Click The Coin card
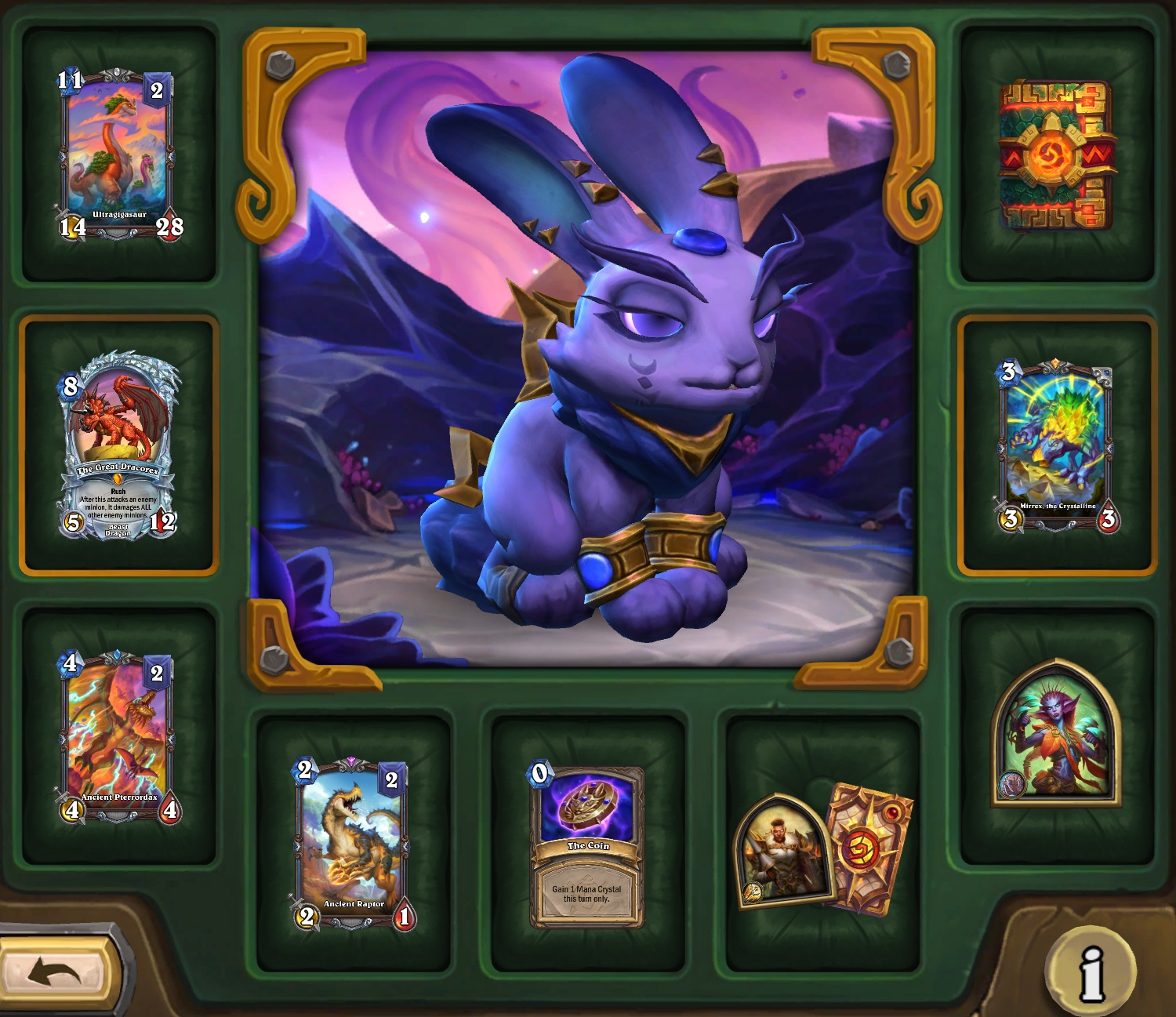This screenshot has width=1176, height=1017. pos(588,845)
